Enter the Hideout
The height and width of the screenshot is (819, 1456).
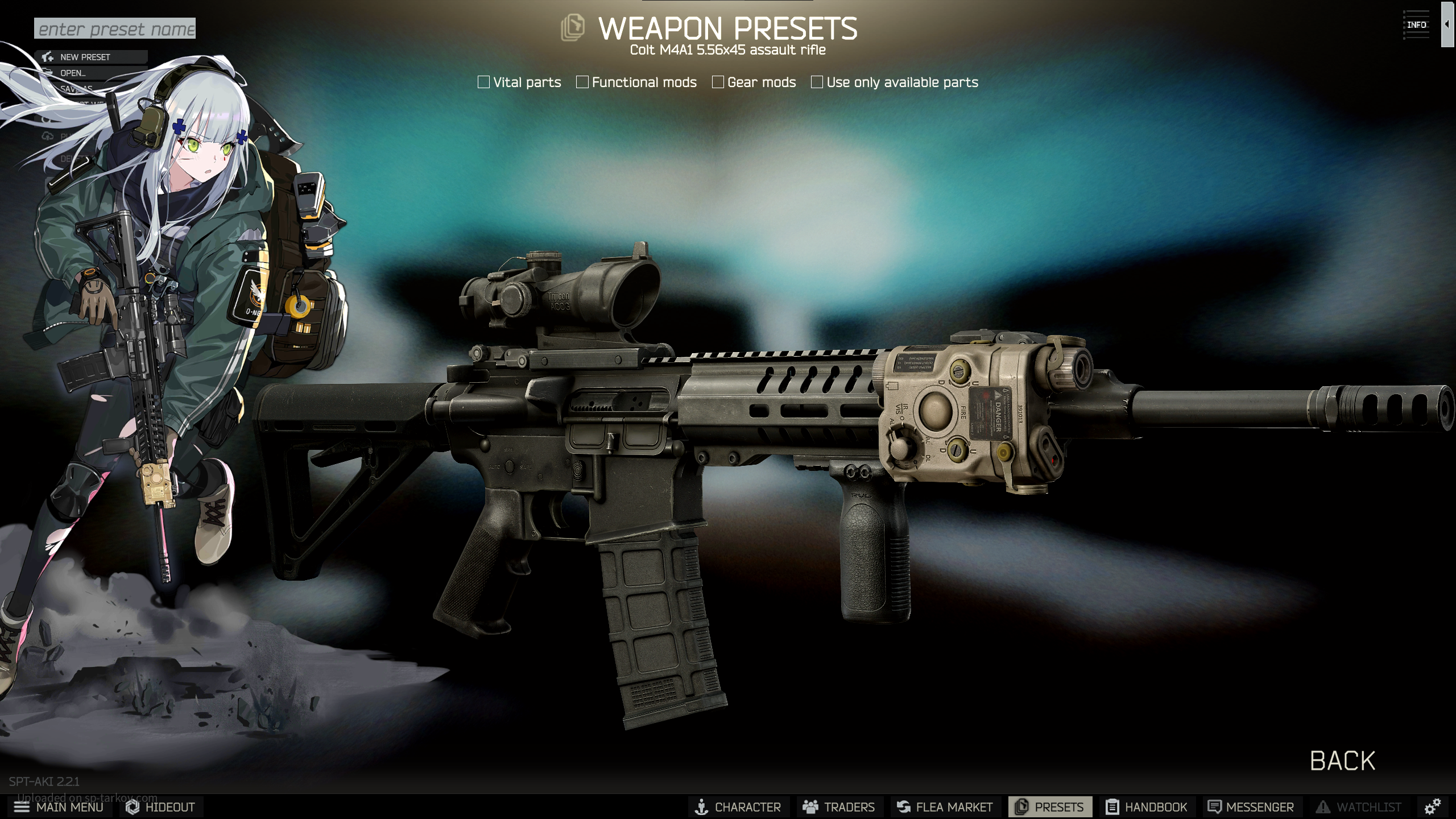pyautogui.click(x=161, y=807)
